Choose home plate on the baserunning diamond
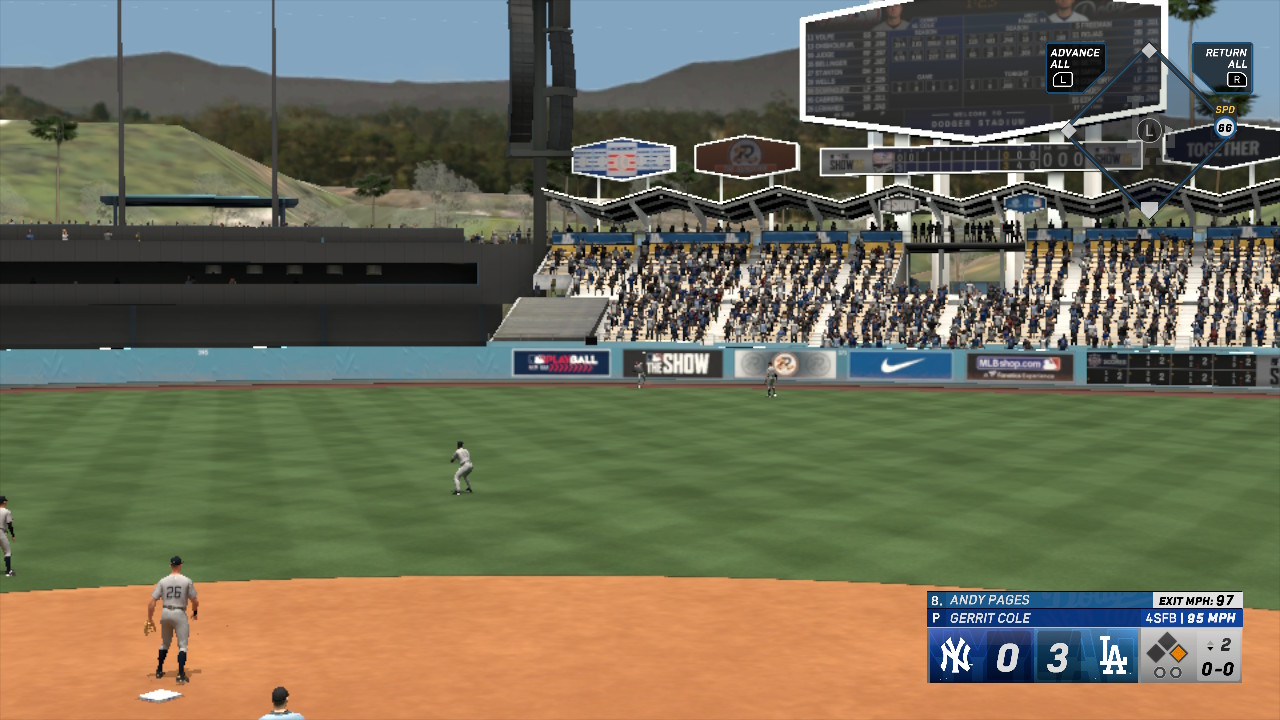1280x720 pixels. point(1149,208)
